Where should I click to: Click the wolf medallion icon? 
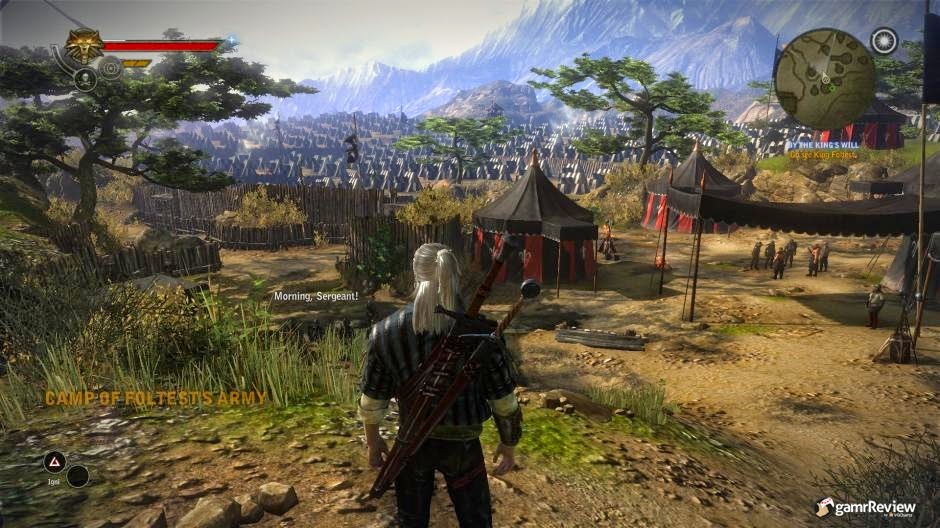pos(84,44)
